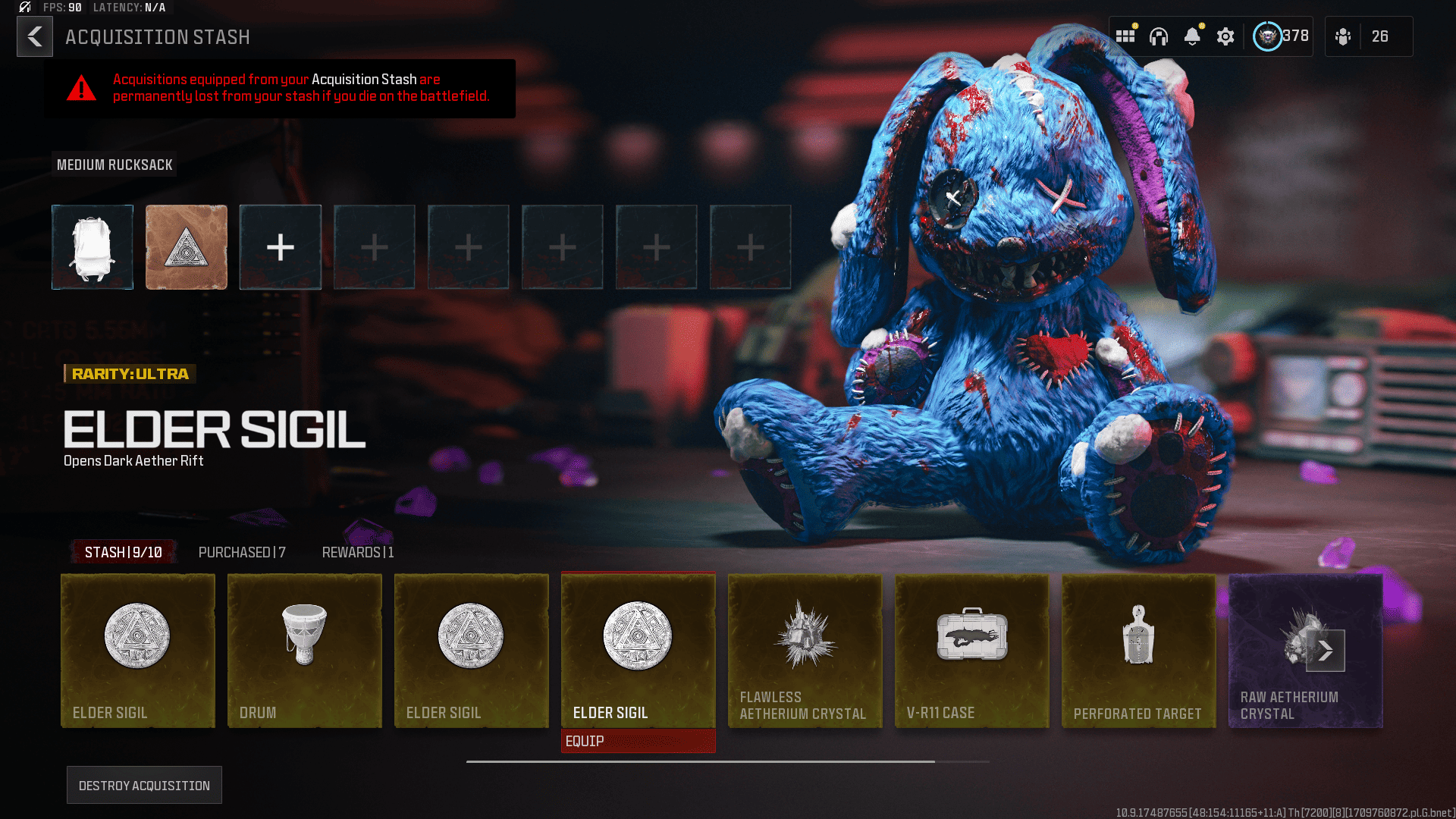Pick the V-R11 Case tile

coord(971,651)
